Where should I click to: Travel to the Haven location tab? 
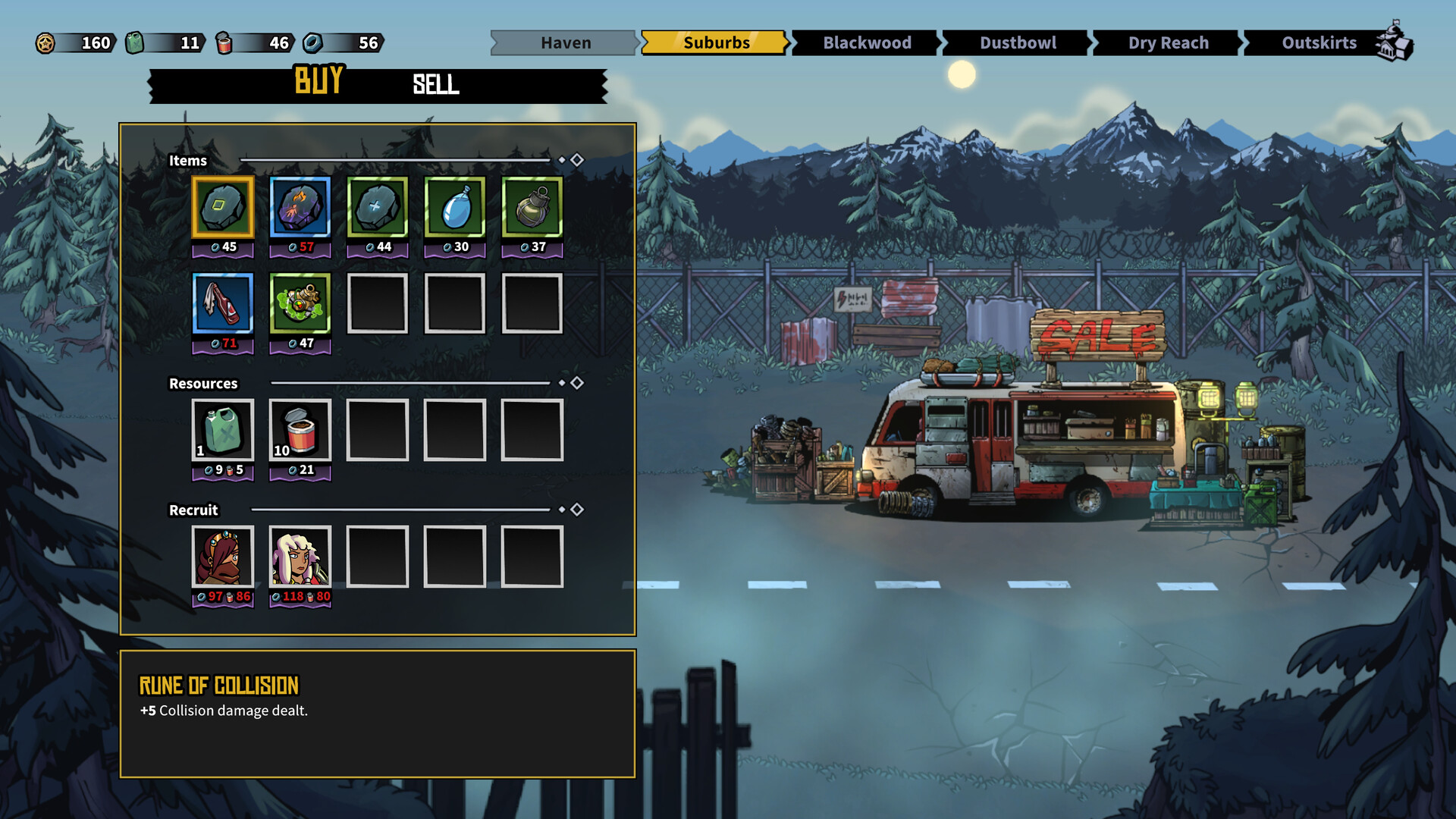(565, 42)
